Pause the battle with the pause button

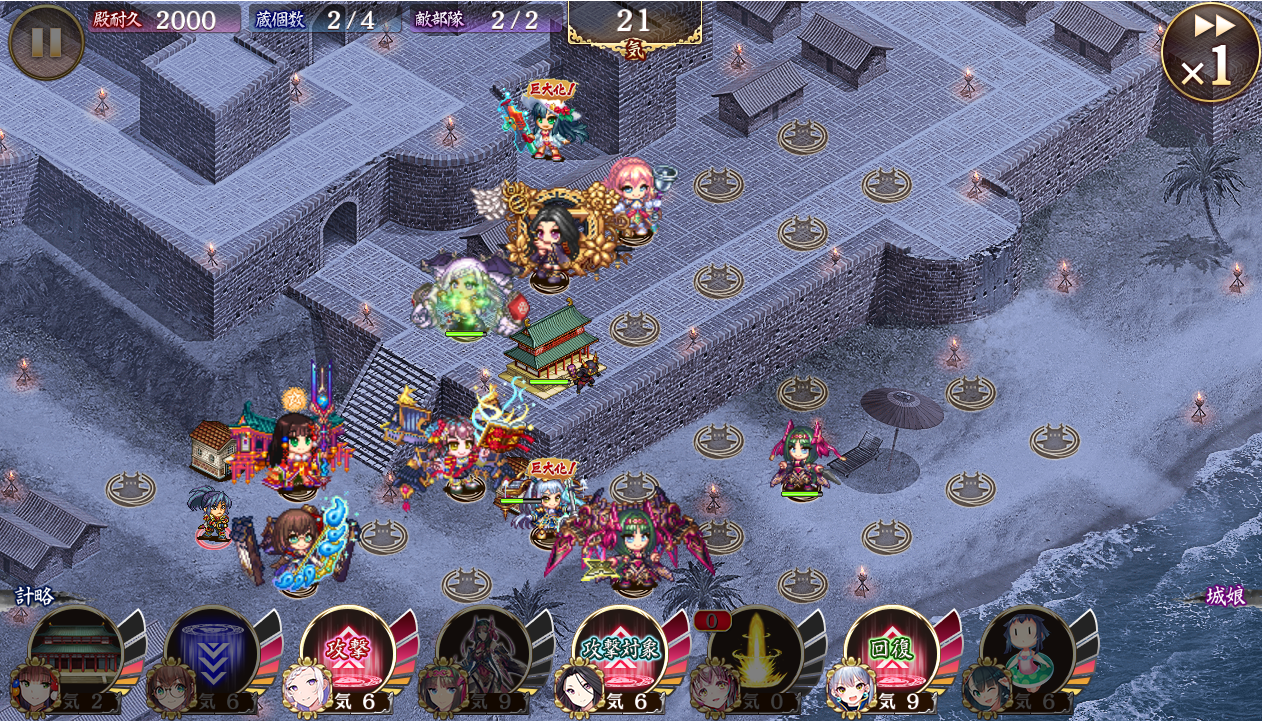pos(46,42)
